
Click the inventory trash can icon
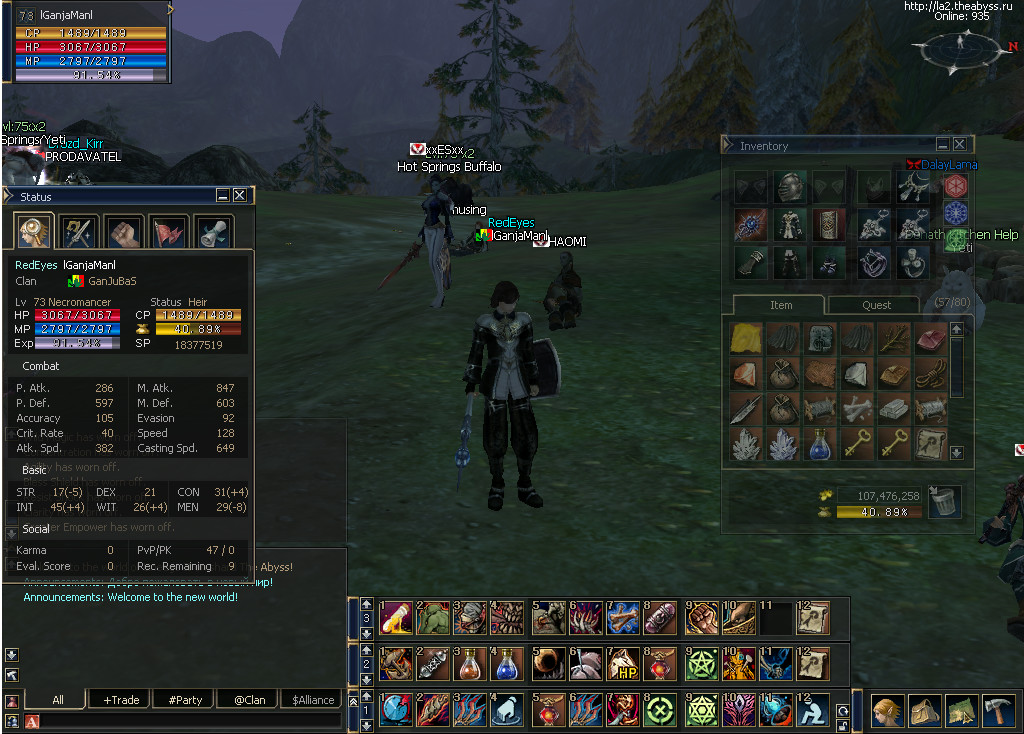pos(943,502)
